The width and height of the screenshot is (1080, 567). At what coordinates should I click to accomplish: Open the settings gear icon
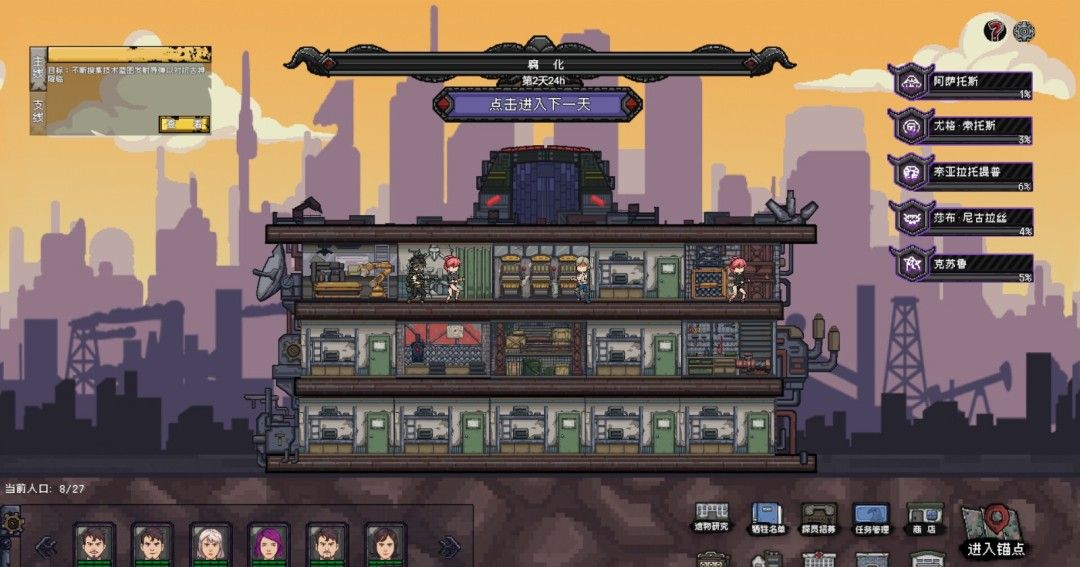(x=1024, y=31)
